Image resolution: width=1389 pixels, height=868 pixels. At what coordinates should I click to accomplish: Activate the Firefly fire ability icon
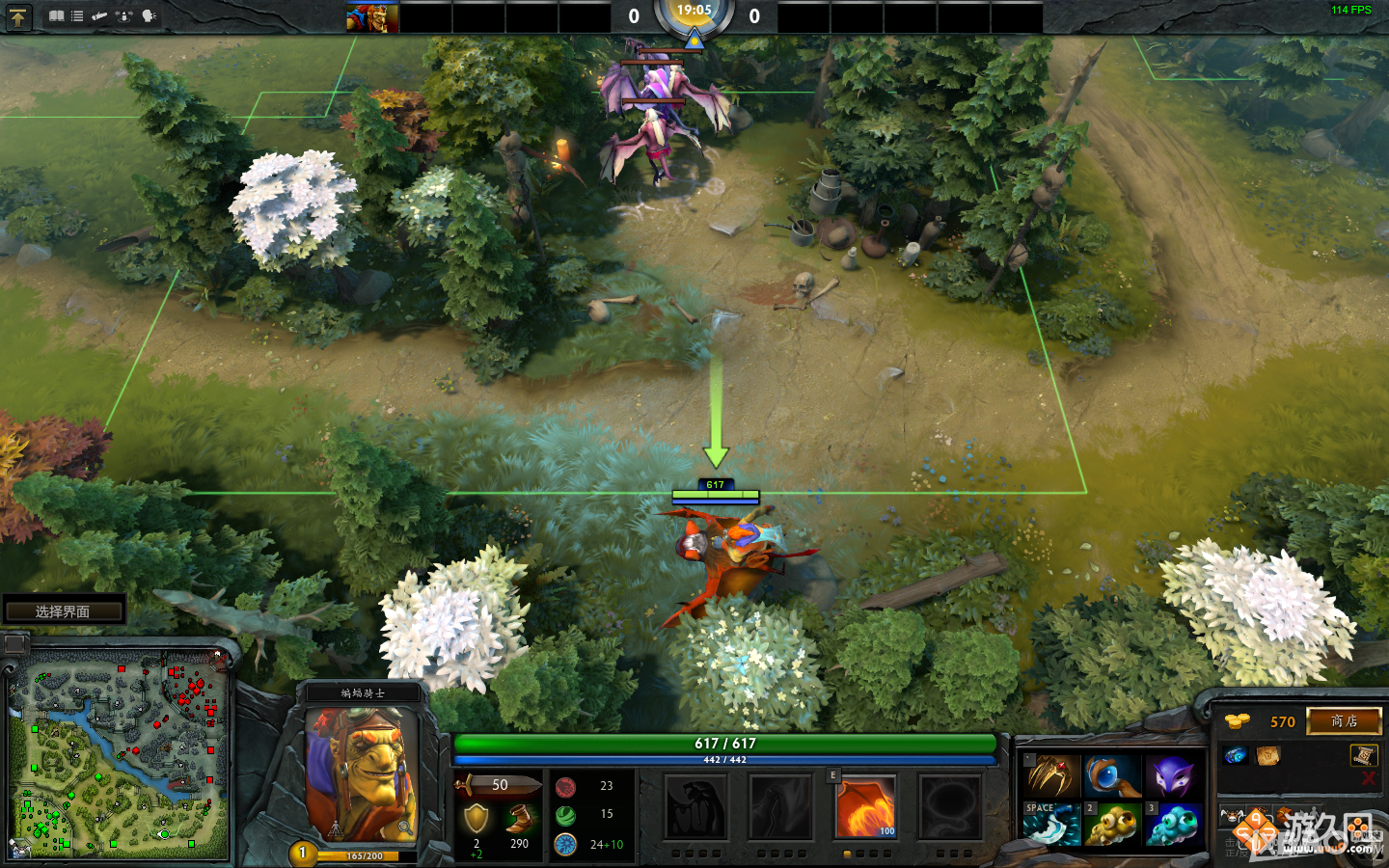click(x=865, y=810)
